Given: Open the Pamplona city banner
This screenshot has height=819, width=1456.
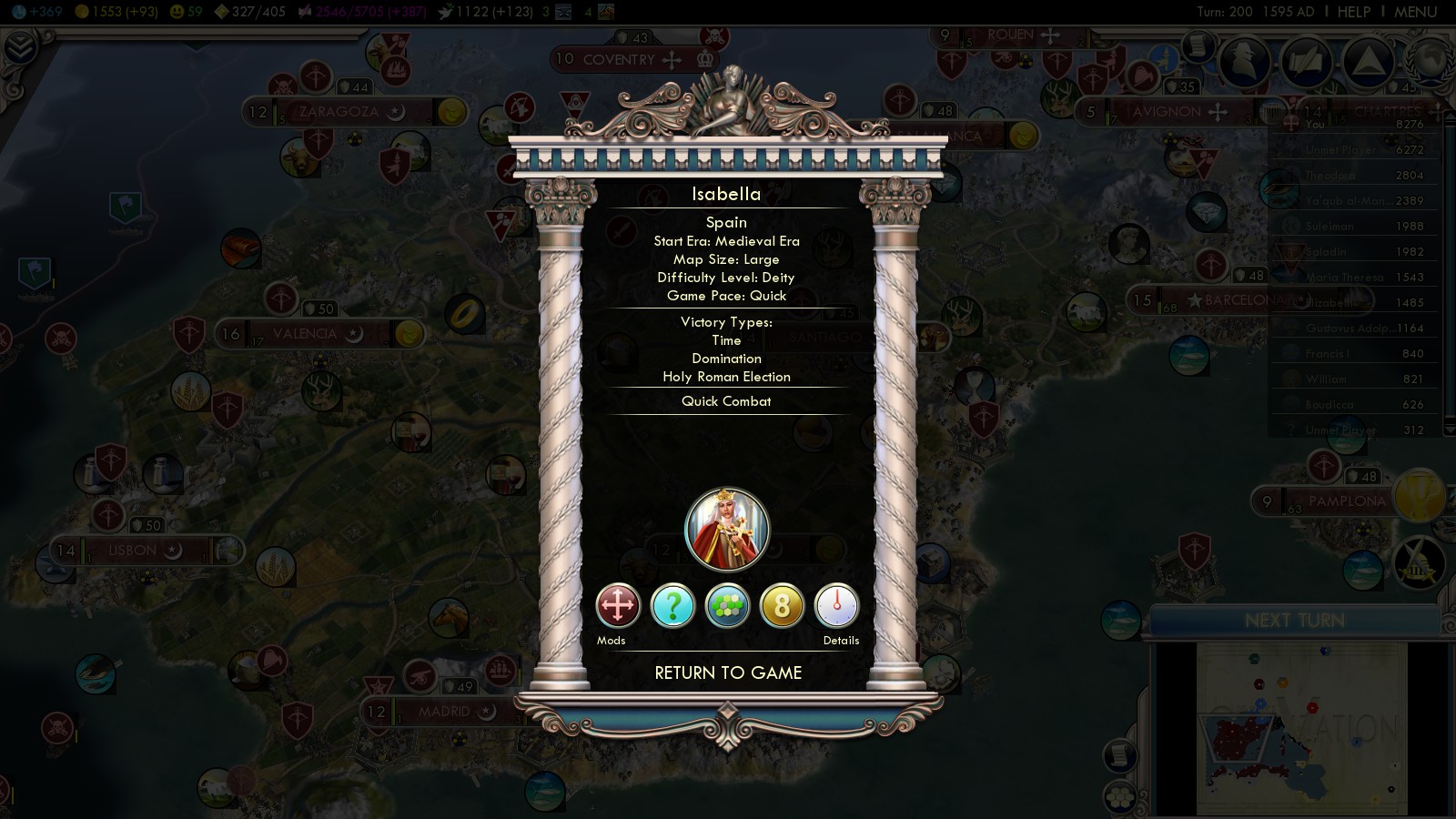Looking at the screenshot, I should (x=1347, y=501).
